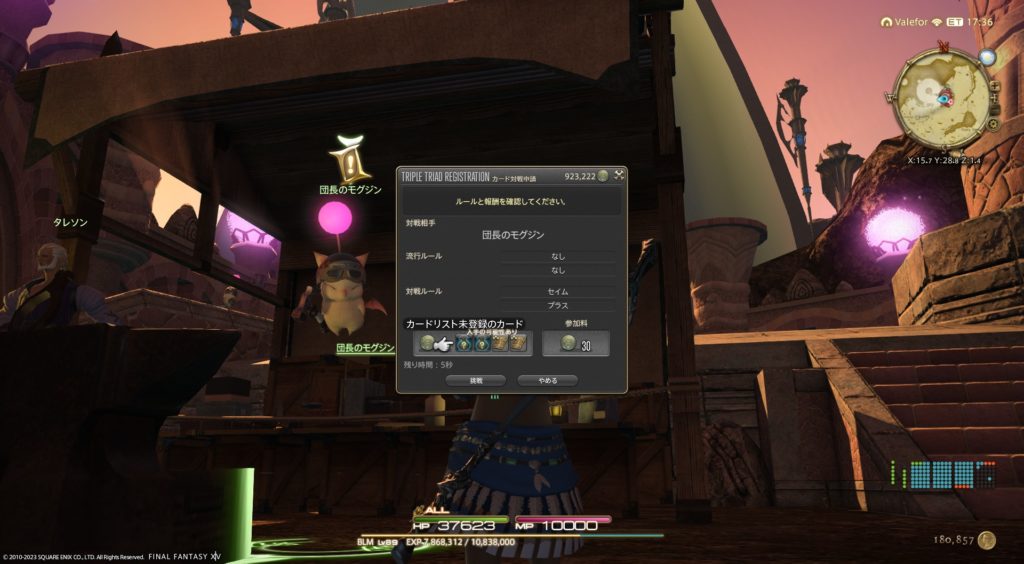Open the inventory grid indicator
Viewport: 1024px width, 564px height.
click(944, 474)
